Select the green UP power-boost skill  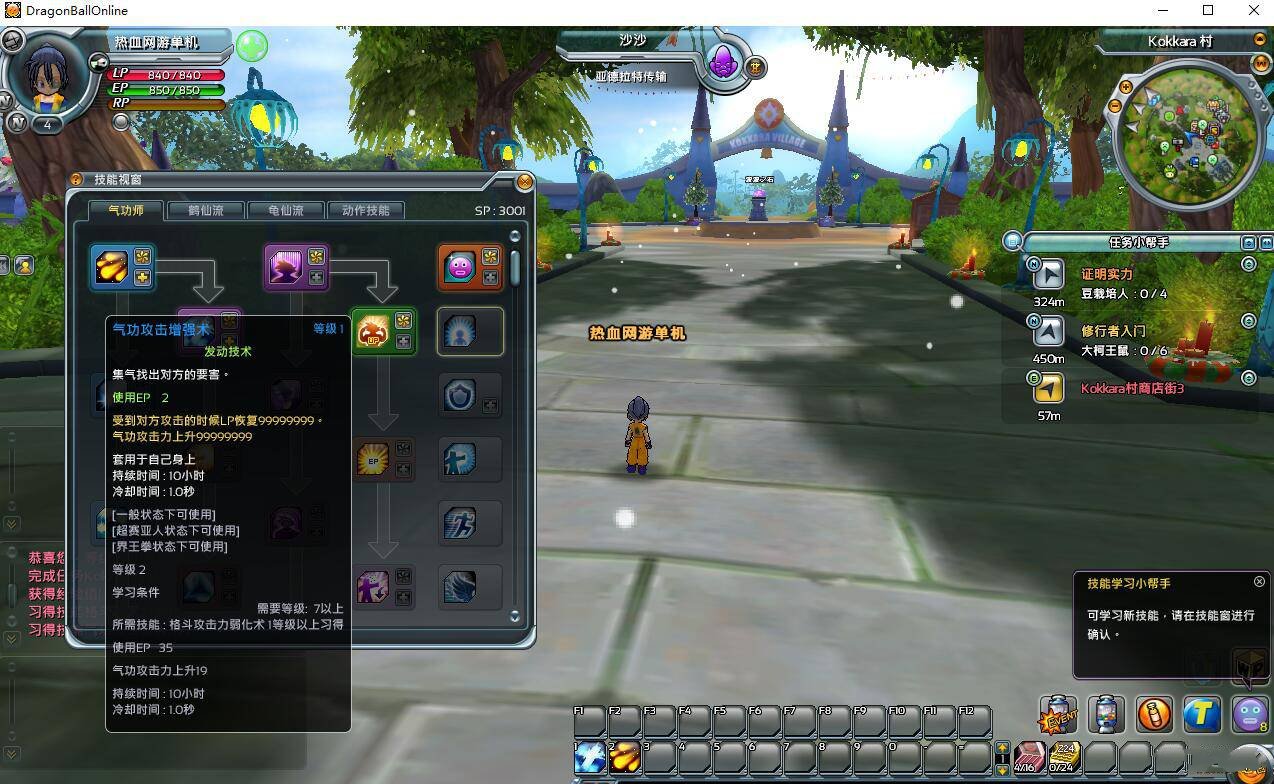373,331
